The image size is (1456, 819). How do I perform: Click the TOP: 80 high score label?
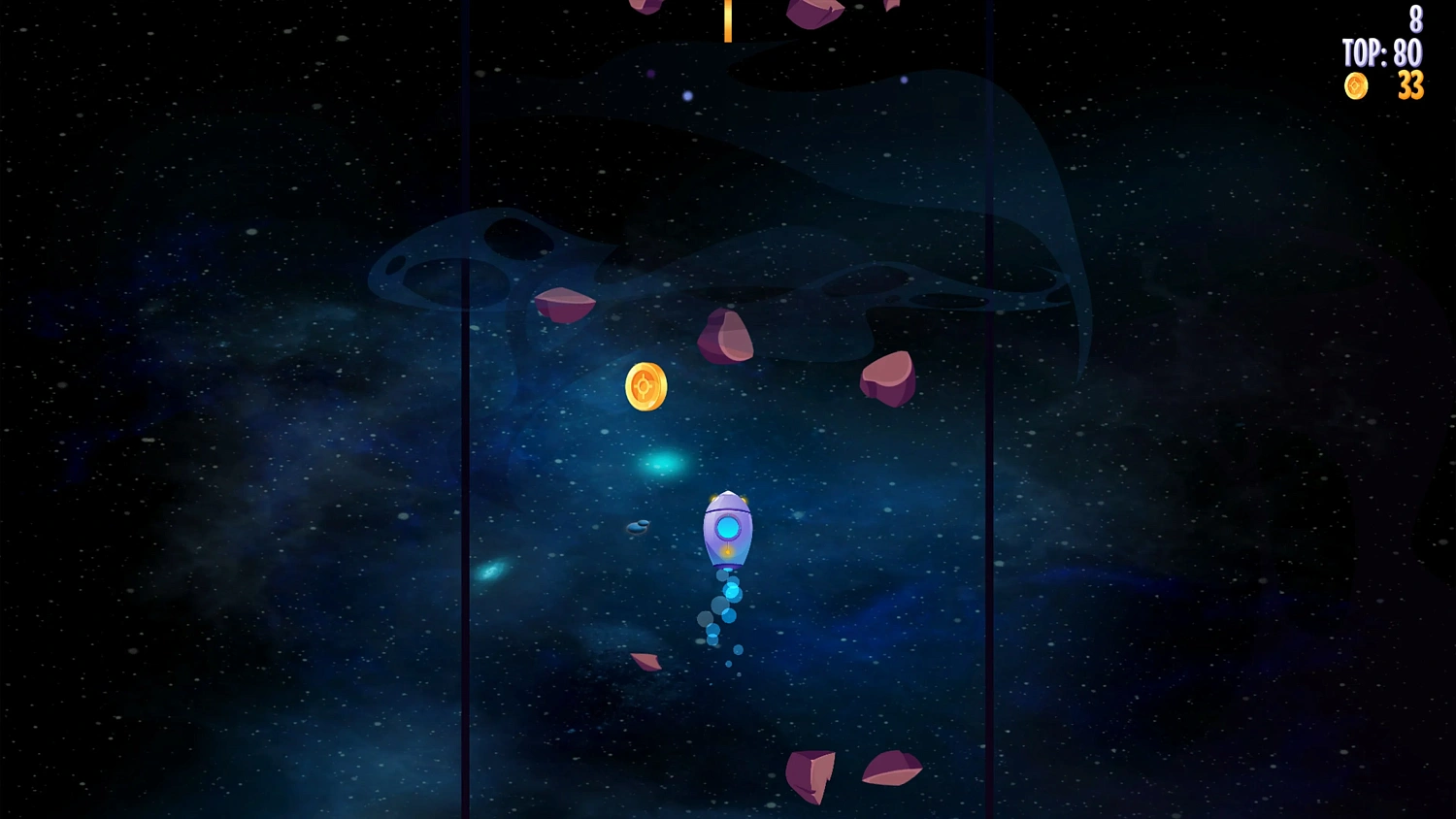(1382, 54)
